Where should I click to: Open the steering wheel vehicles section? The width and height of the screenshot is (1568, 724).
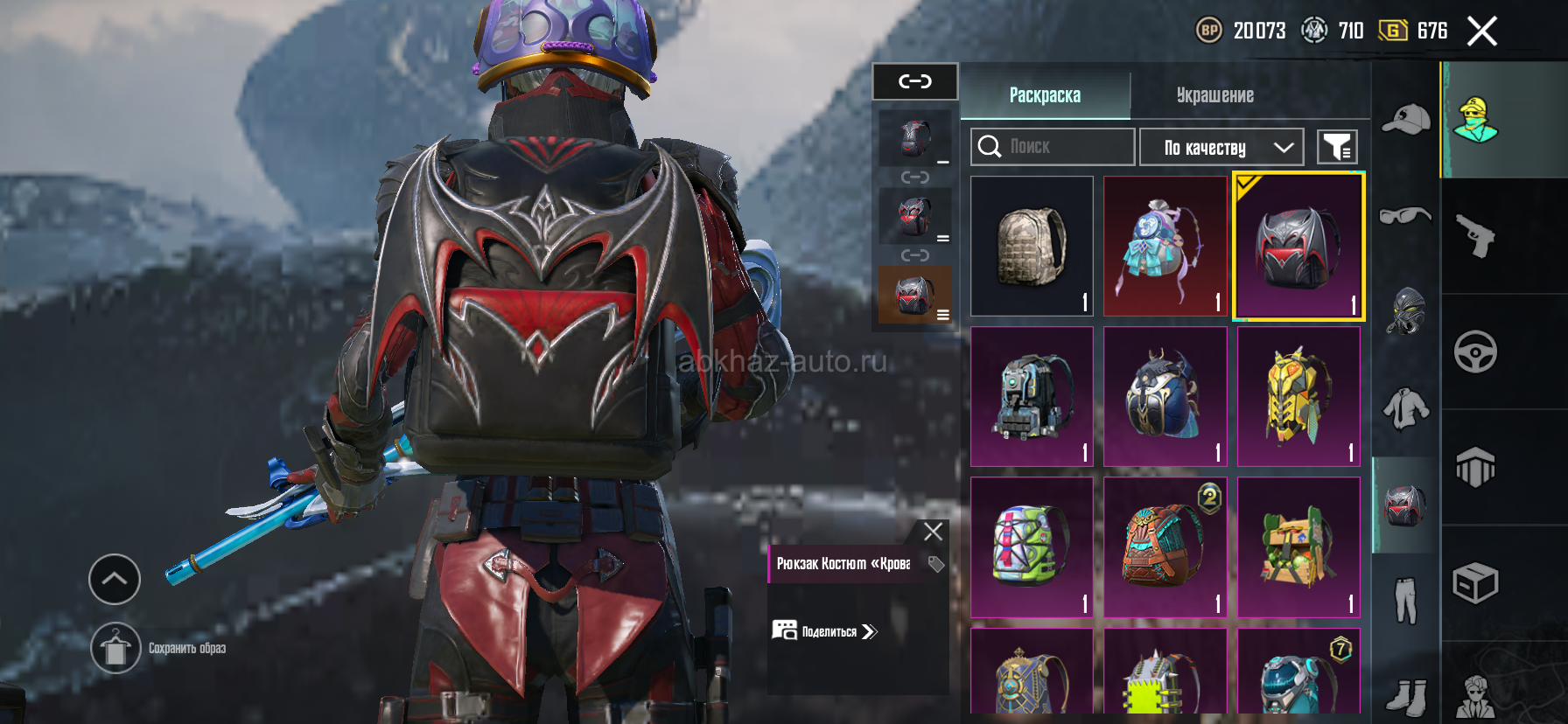coord(1475,352)
